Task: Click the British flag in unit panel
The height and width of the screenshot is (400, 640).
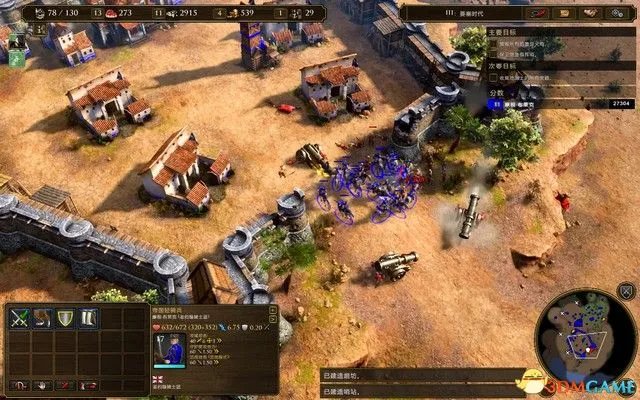Action: click(x=159, y=379)
